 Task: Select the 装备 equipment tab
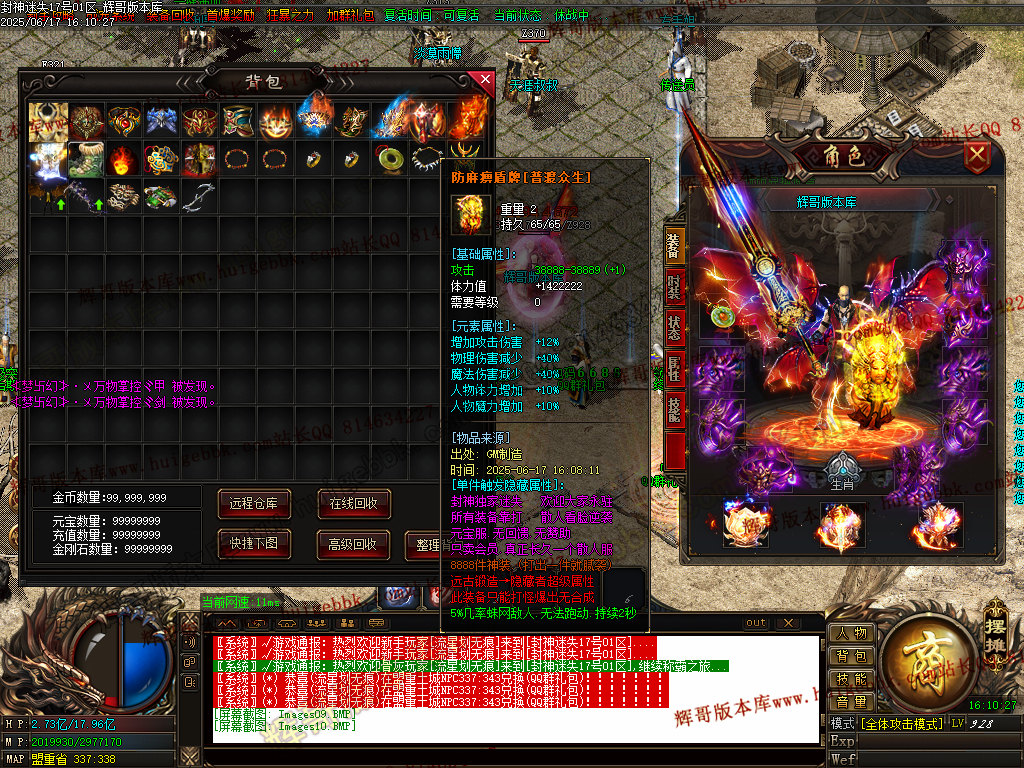(x=675, y=243)
